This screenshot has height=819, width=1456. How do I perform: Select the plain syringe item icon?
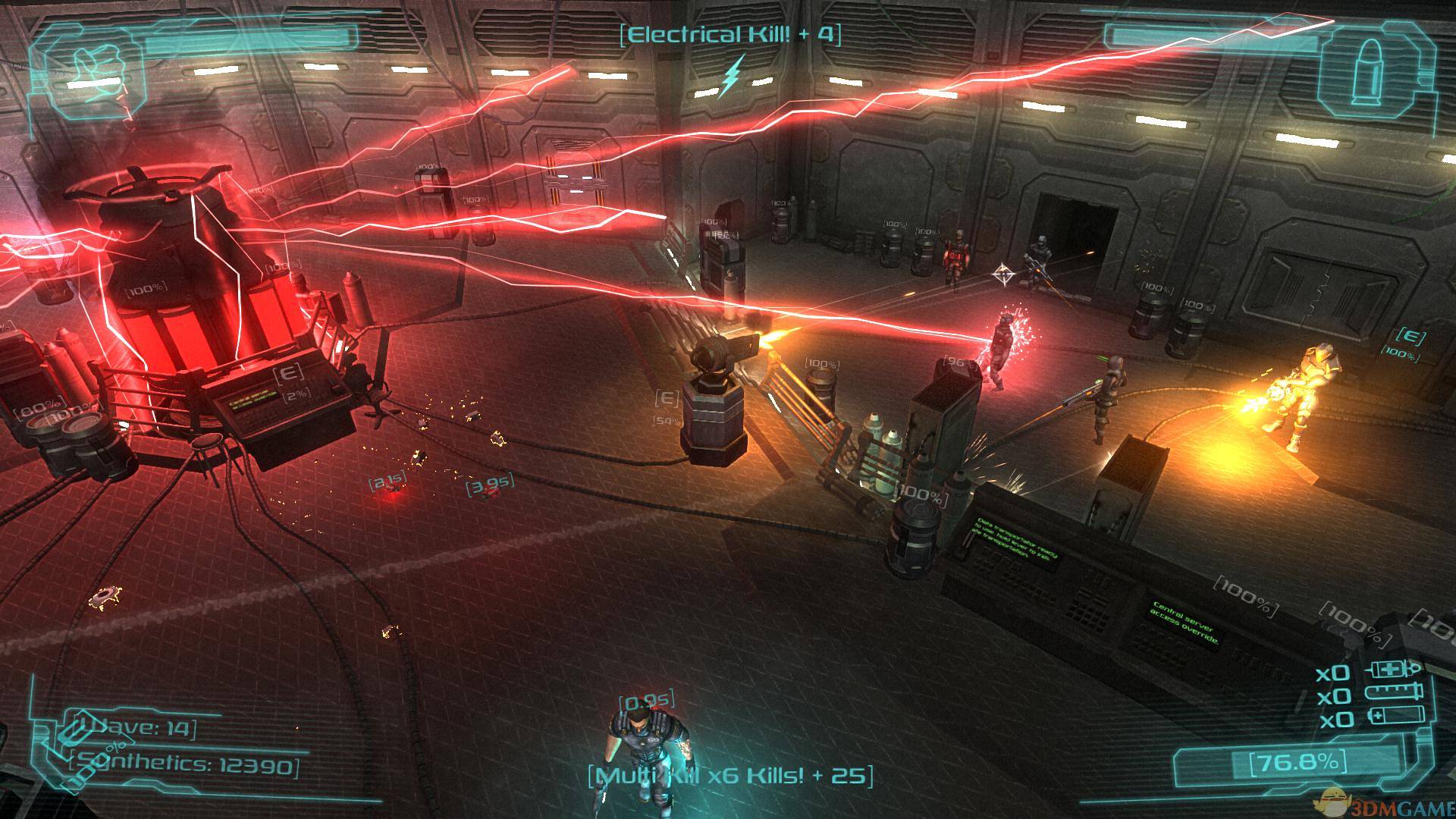pos(1392,693)
